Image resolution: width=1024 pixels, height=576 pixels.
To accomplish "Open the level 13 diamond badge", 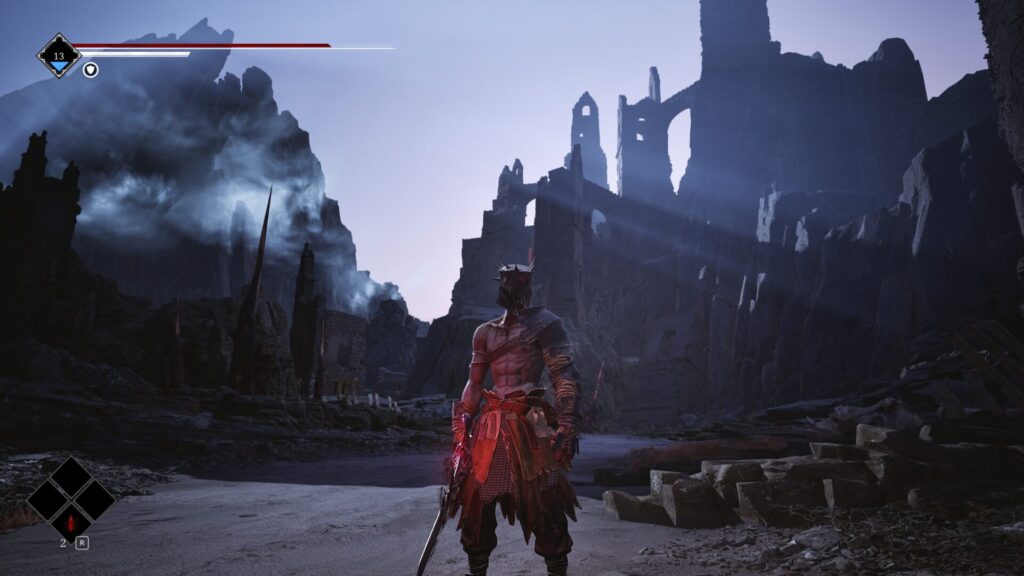I will [x=59, y=55].
